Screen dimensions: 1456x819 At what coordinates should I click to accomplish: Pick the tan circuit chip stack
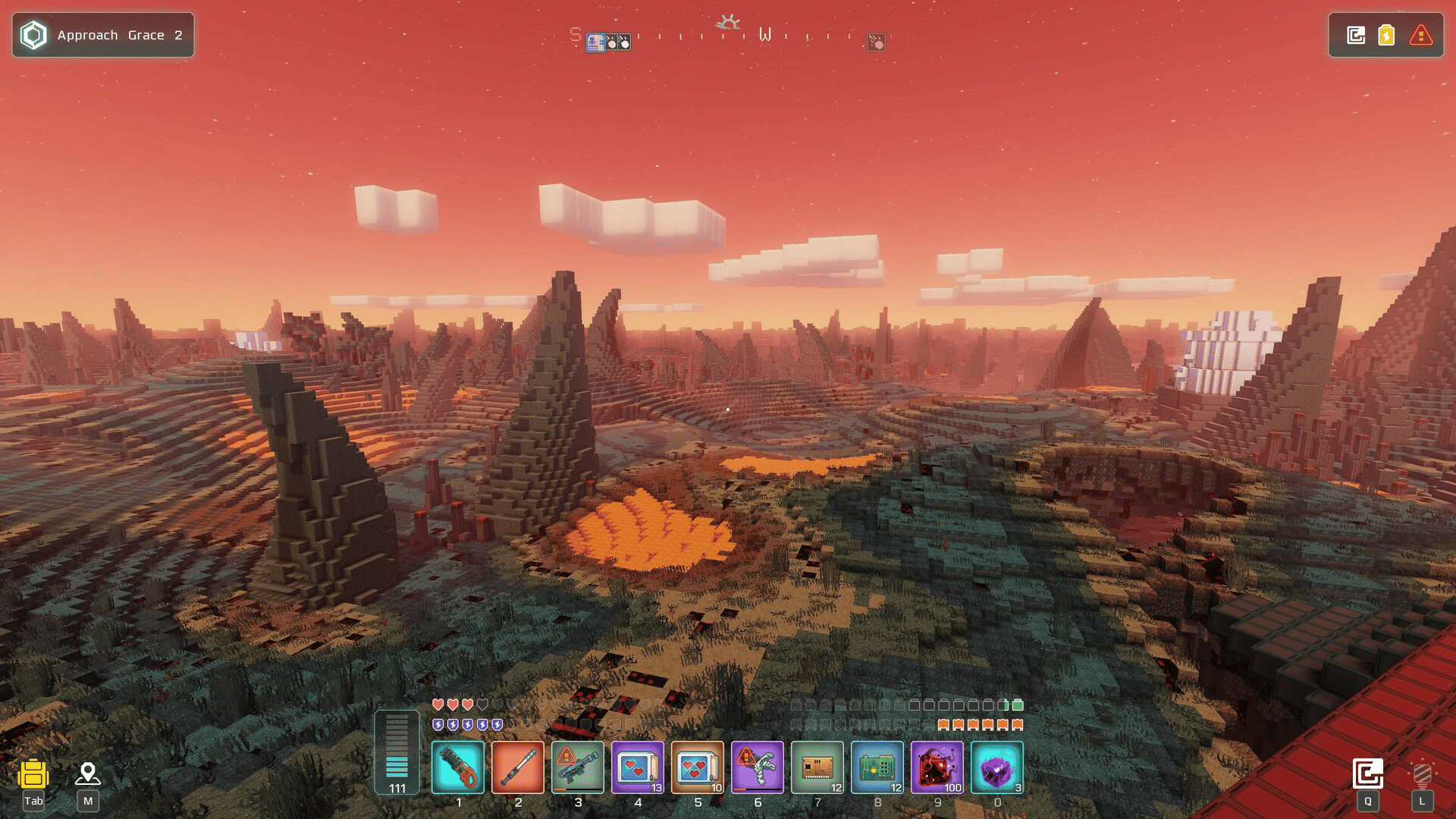(817, 767)
